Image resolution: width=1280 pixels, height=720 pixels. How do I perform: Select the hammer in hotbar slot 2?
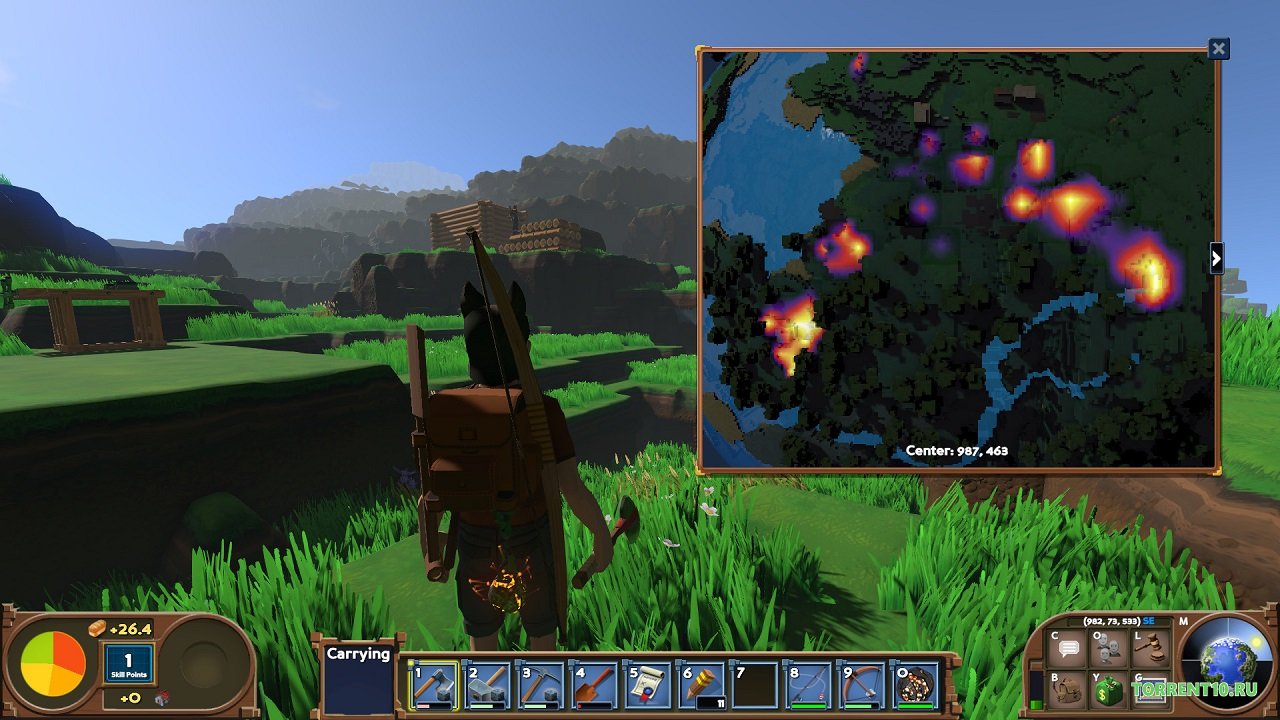(488, 686)
